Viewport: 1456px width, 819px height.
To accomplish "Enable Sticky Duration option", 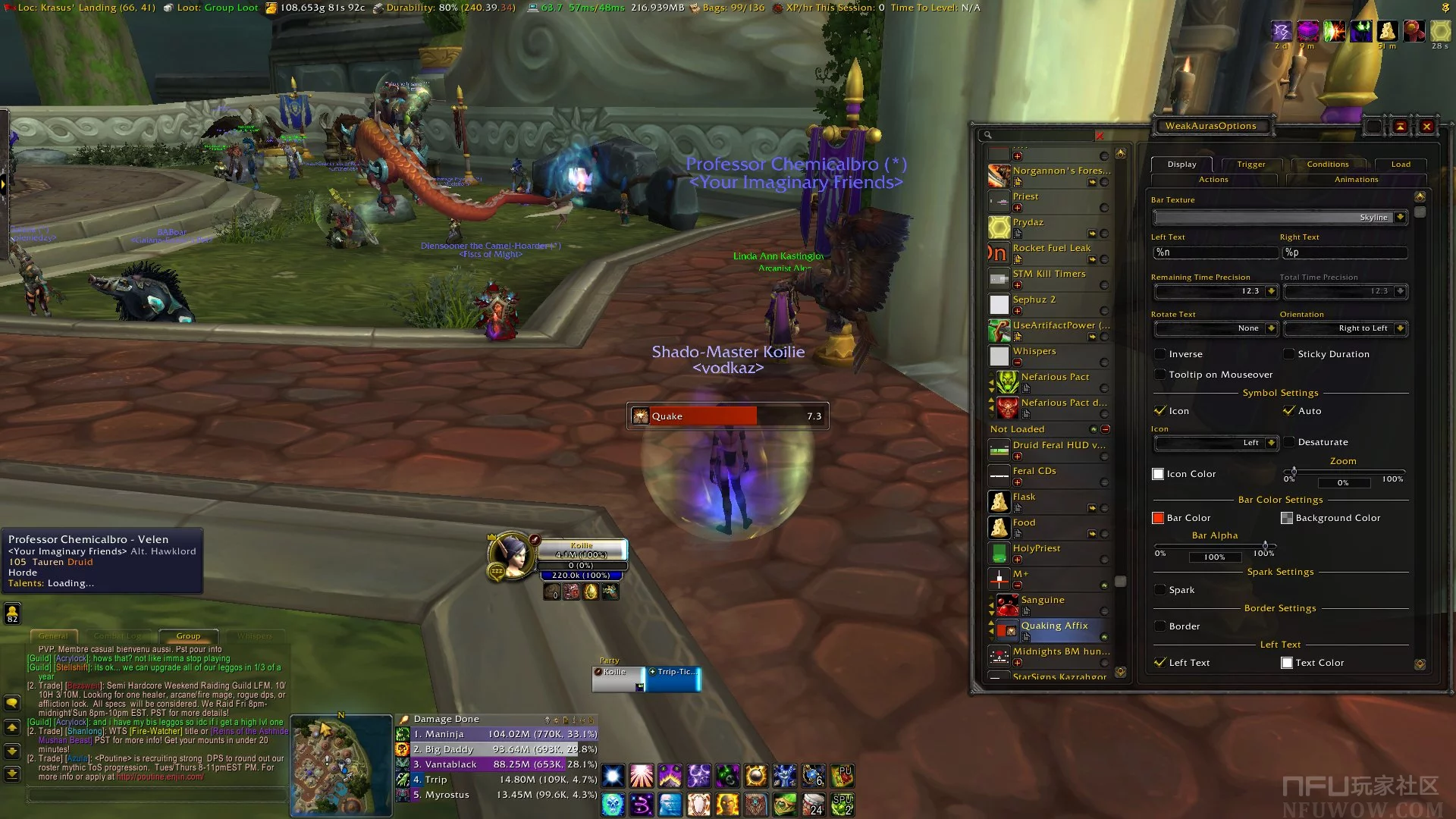I will [x=1289, y=354].
